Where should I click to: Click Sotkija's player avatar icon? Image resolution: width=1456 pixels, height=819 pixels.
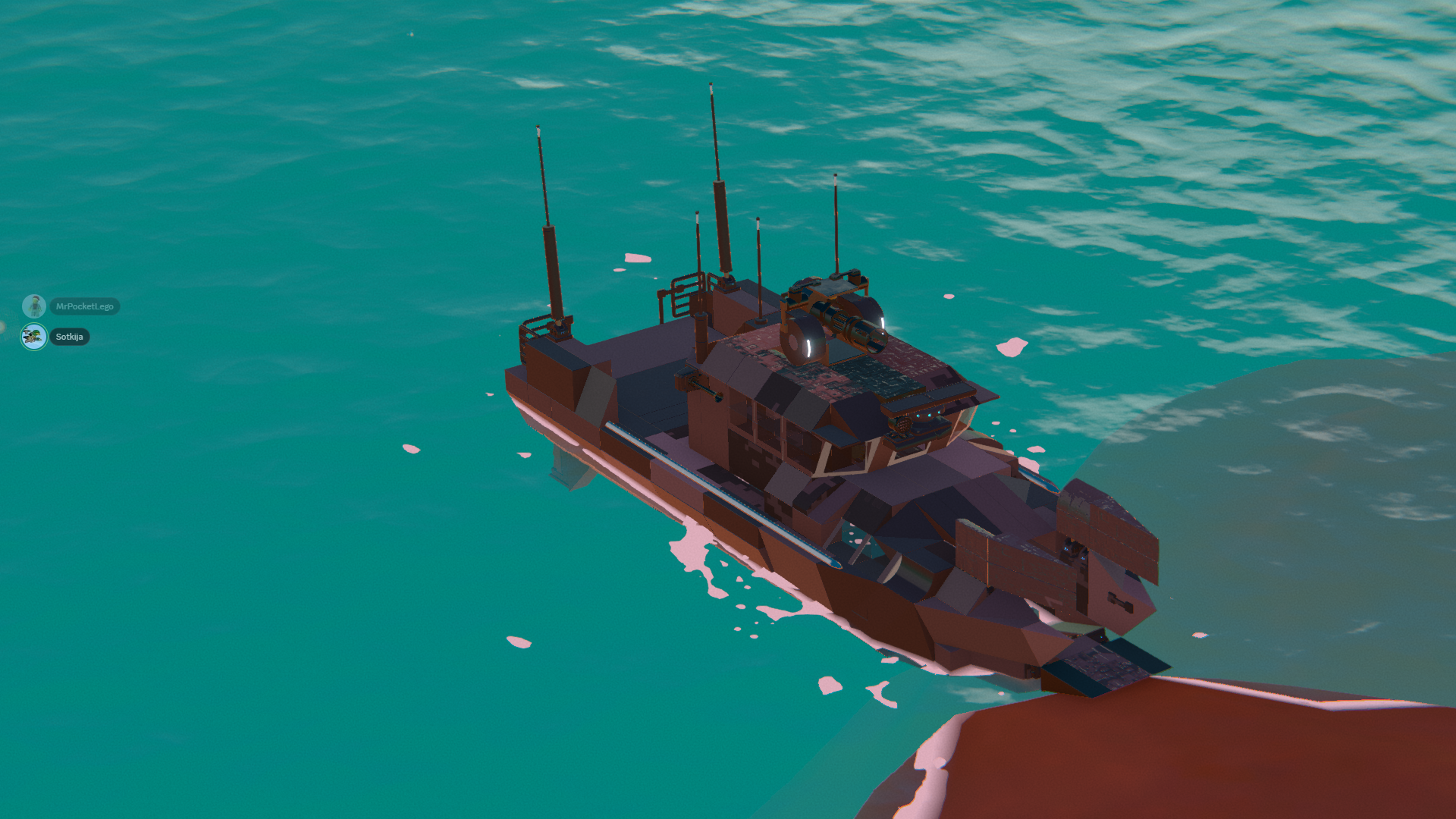click(33, 337)
